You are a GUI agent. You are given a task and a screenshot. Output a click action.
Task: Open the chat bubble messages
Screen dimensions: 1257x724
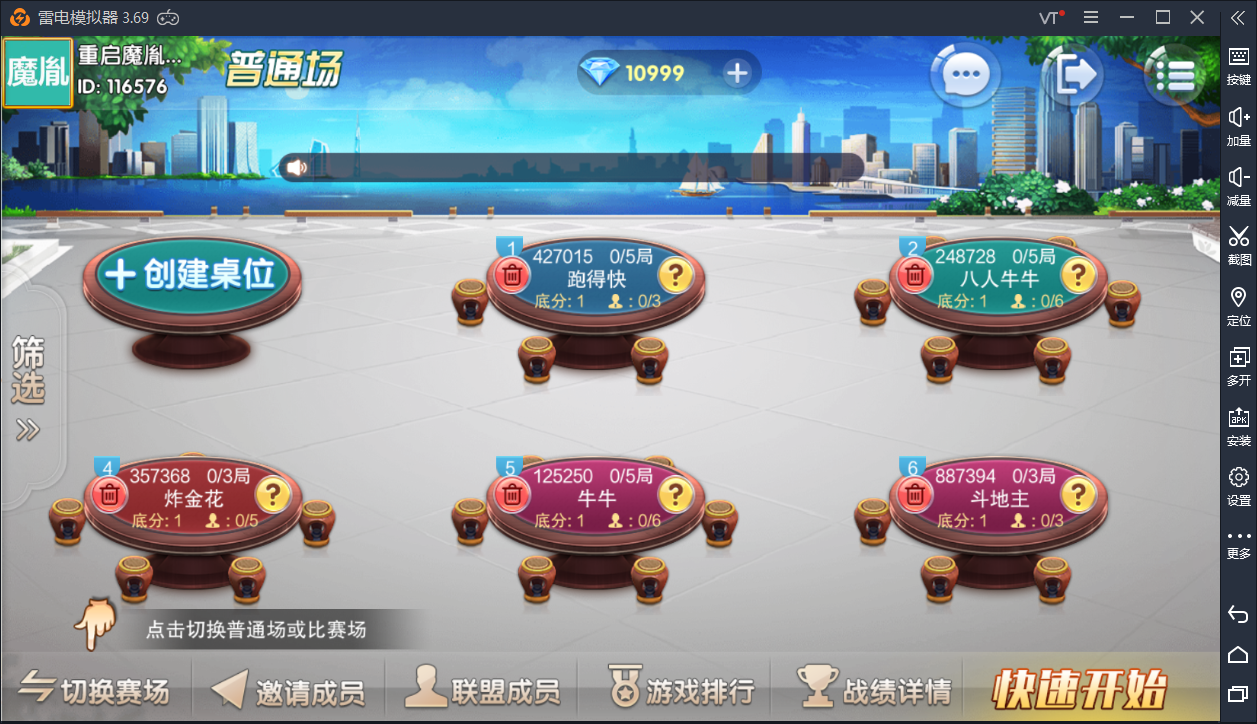tap(966, 74)
